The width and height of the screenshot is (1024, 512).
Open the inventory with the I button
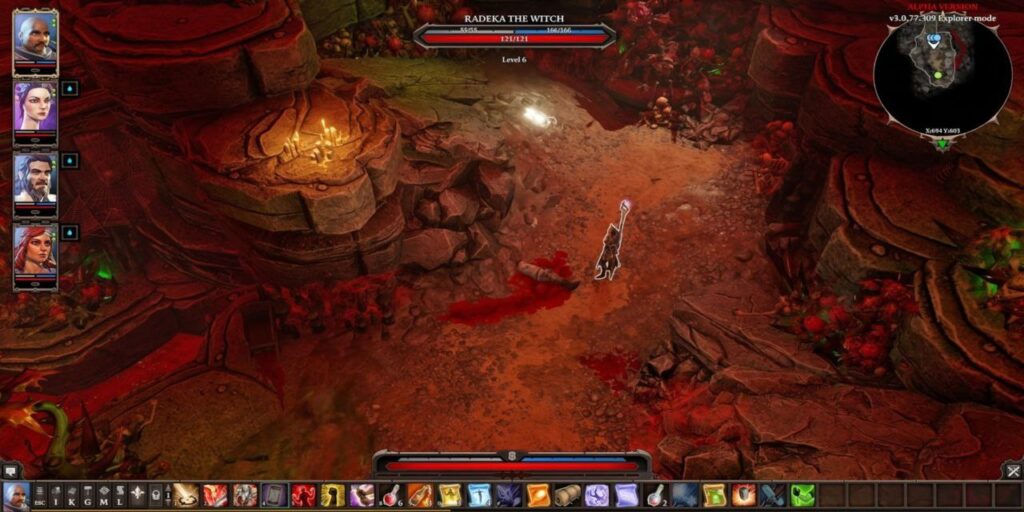[x=56, y=495]
